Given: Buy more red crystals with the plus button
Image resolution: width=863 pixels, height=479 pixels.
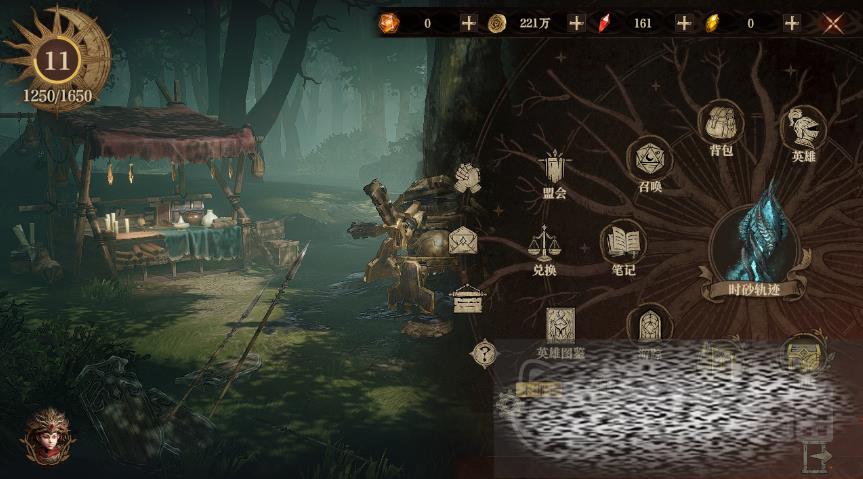Looking at the screenshot, I should (x=683, y=23).
